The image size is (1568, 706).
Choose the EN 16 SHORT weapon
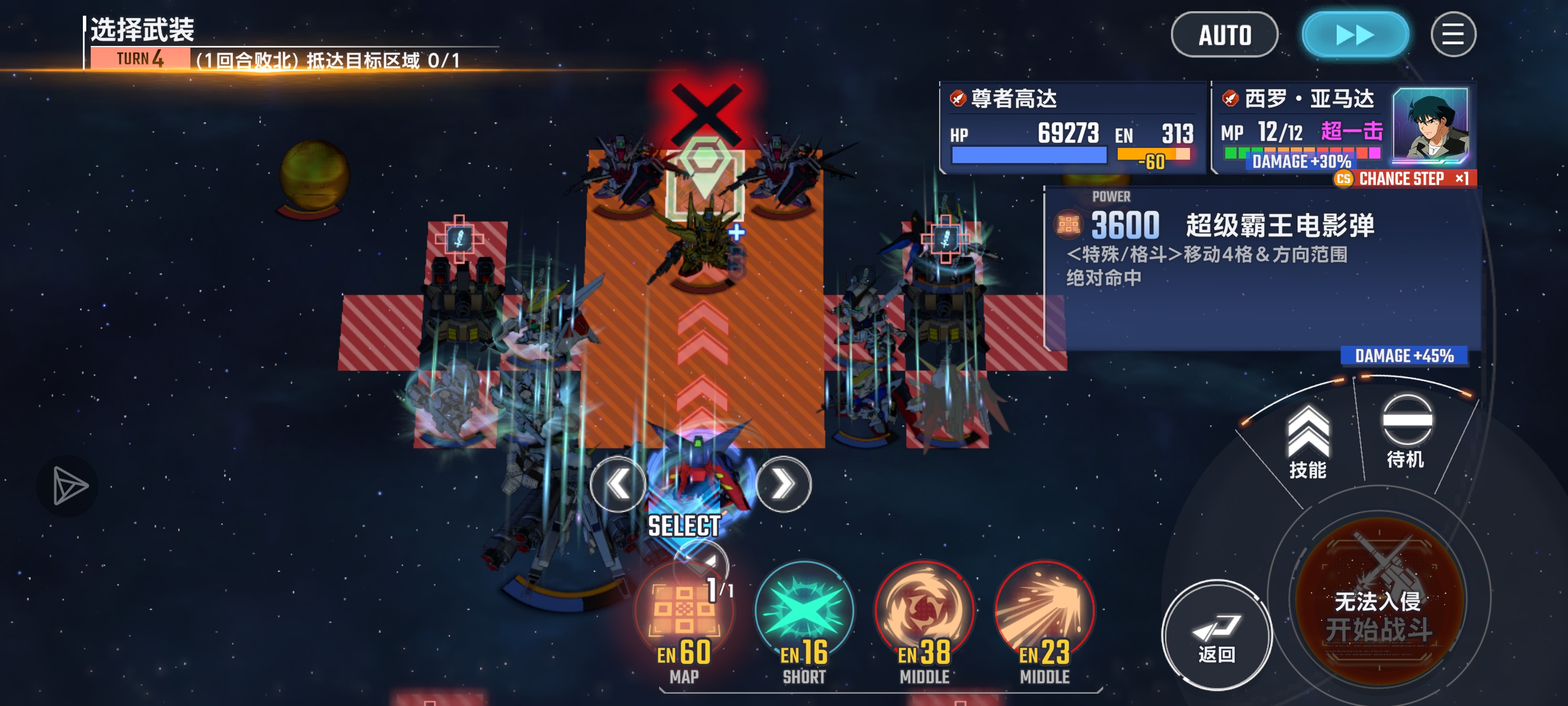point(804,615)
